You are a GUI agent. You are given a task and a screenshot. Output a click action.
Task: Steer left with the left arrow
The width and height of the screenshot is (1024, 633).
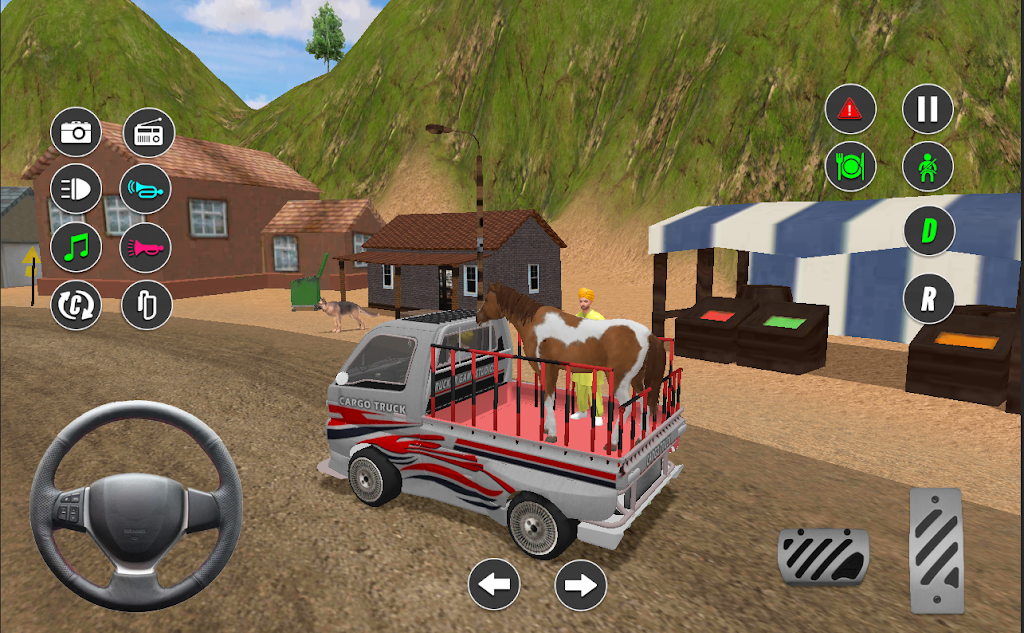pos(494,584)
